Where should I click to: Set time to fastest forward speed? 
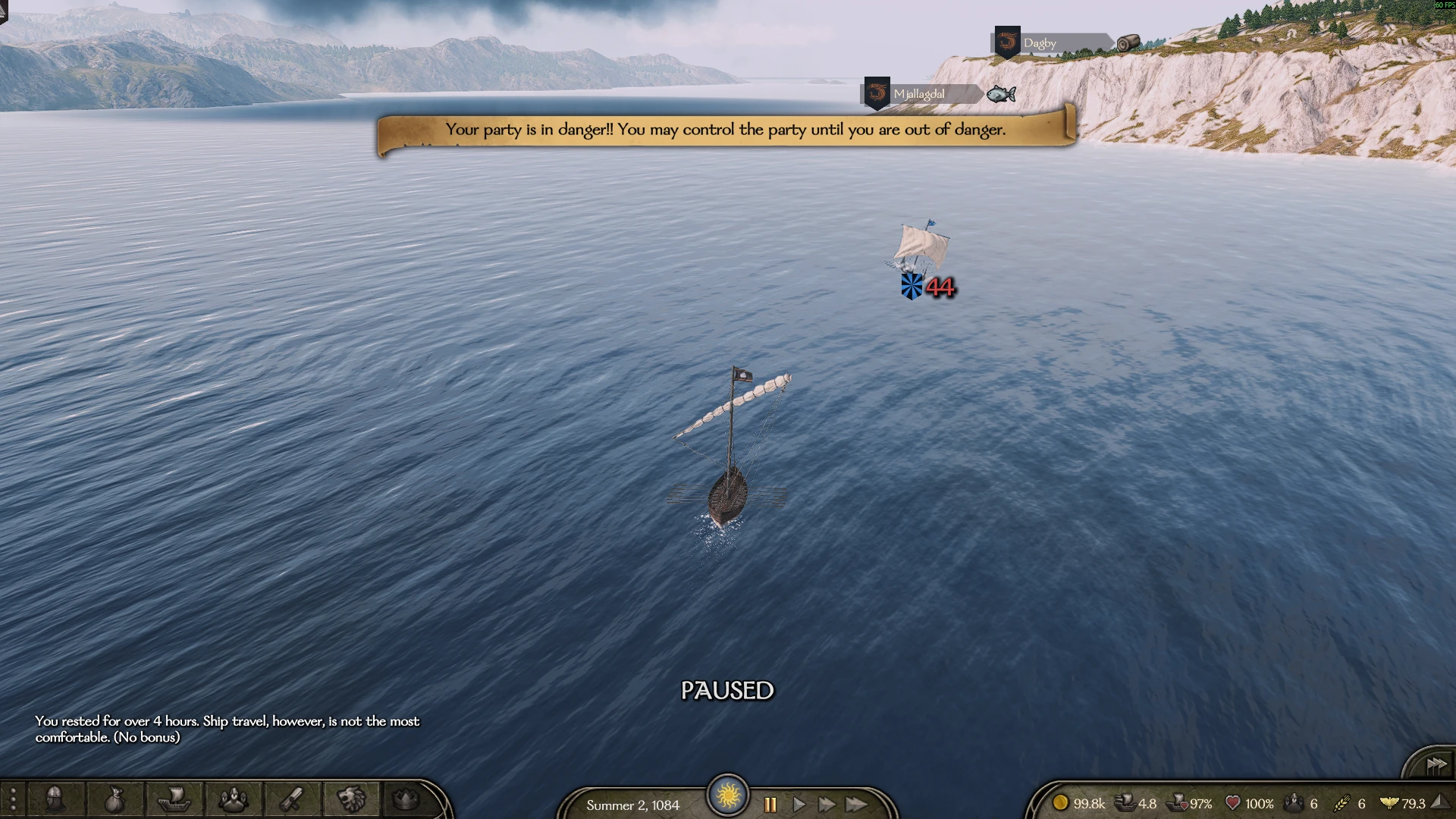pyautogui.click(x=857, y=805)
